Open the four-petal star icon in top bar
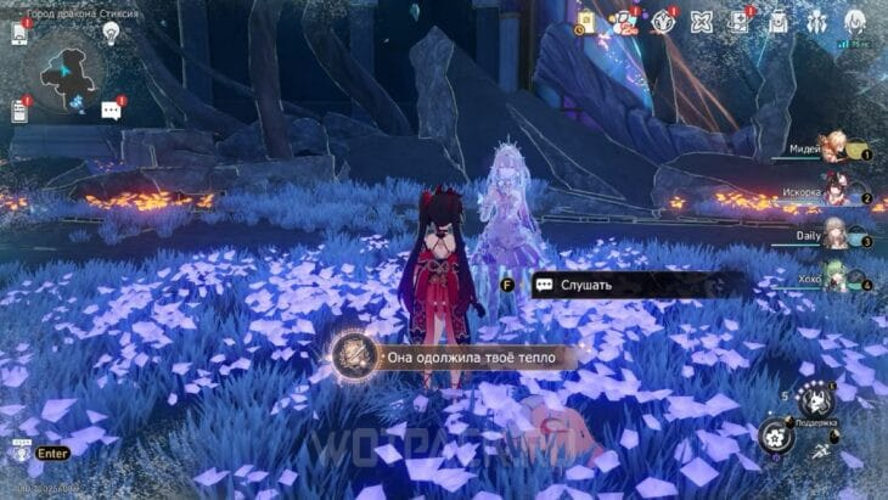This screenshot has height=500, width=888. tap(701, 22)
